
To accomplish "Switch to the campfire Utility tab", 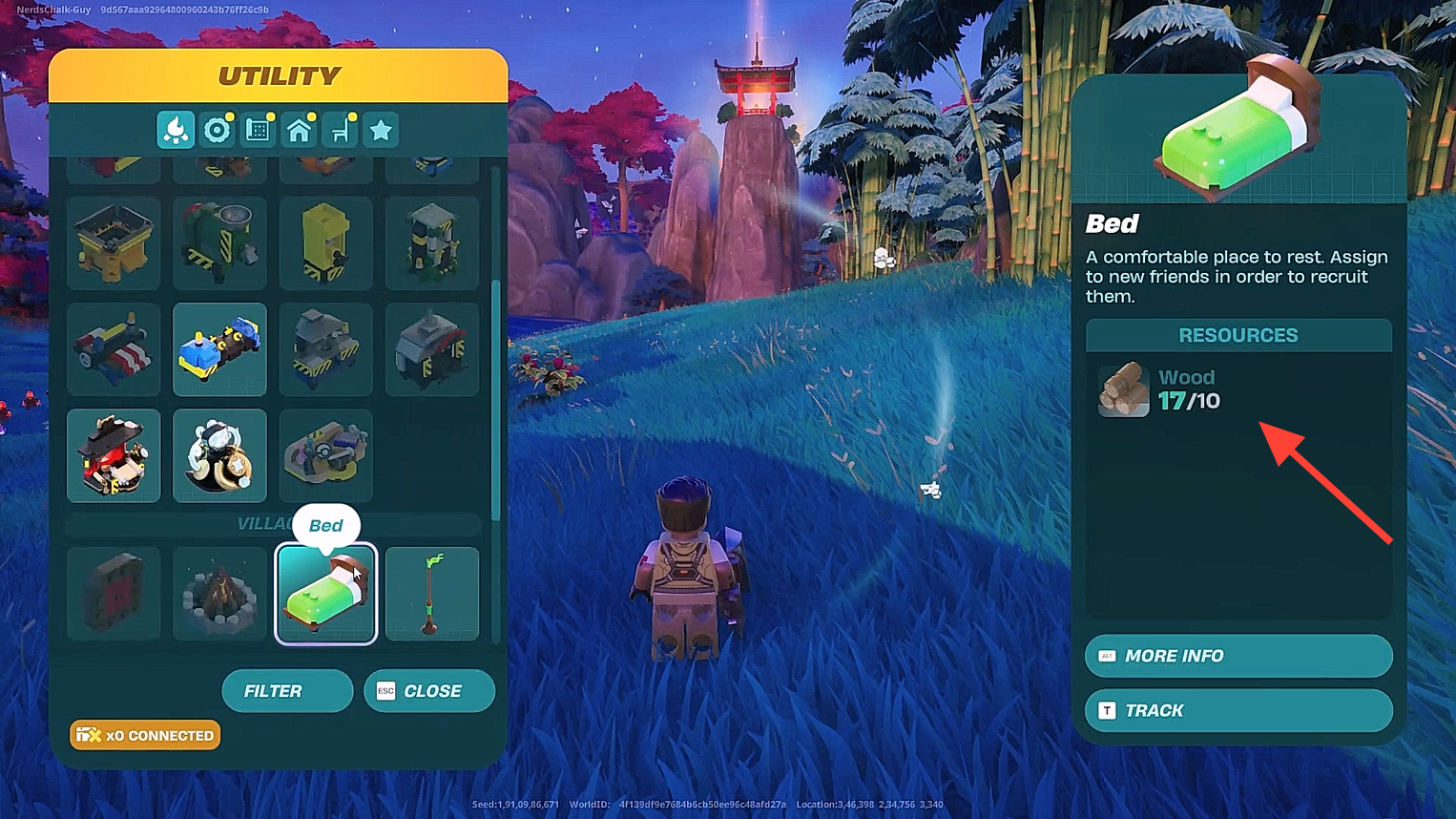I will pos(176,130).
